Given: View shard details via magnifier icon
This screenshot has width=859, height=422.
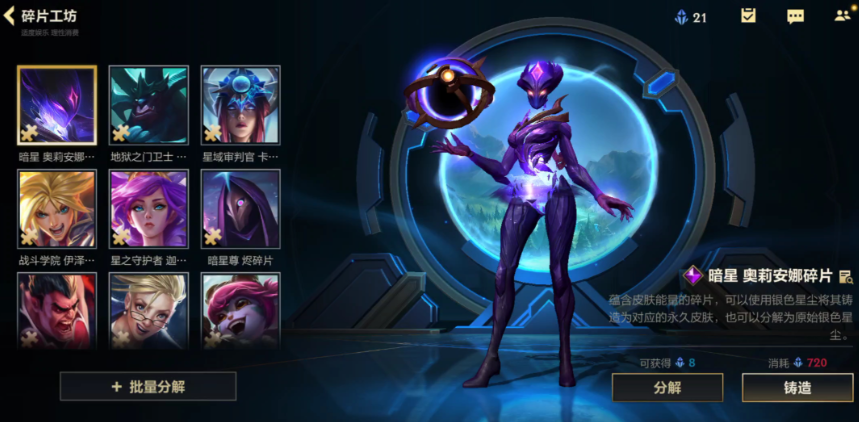Looking at the screenshot, I should [845, 276].
